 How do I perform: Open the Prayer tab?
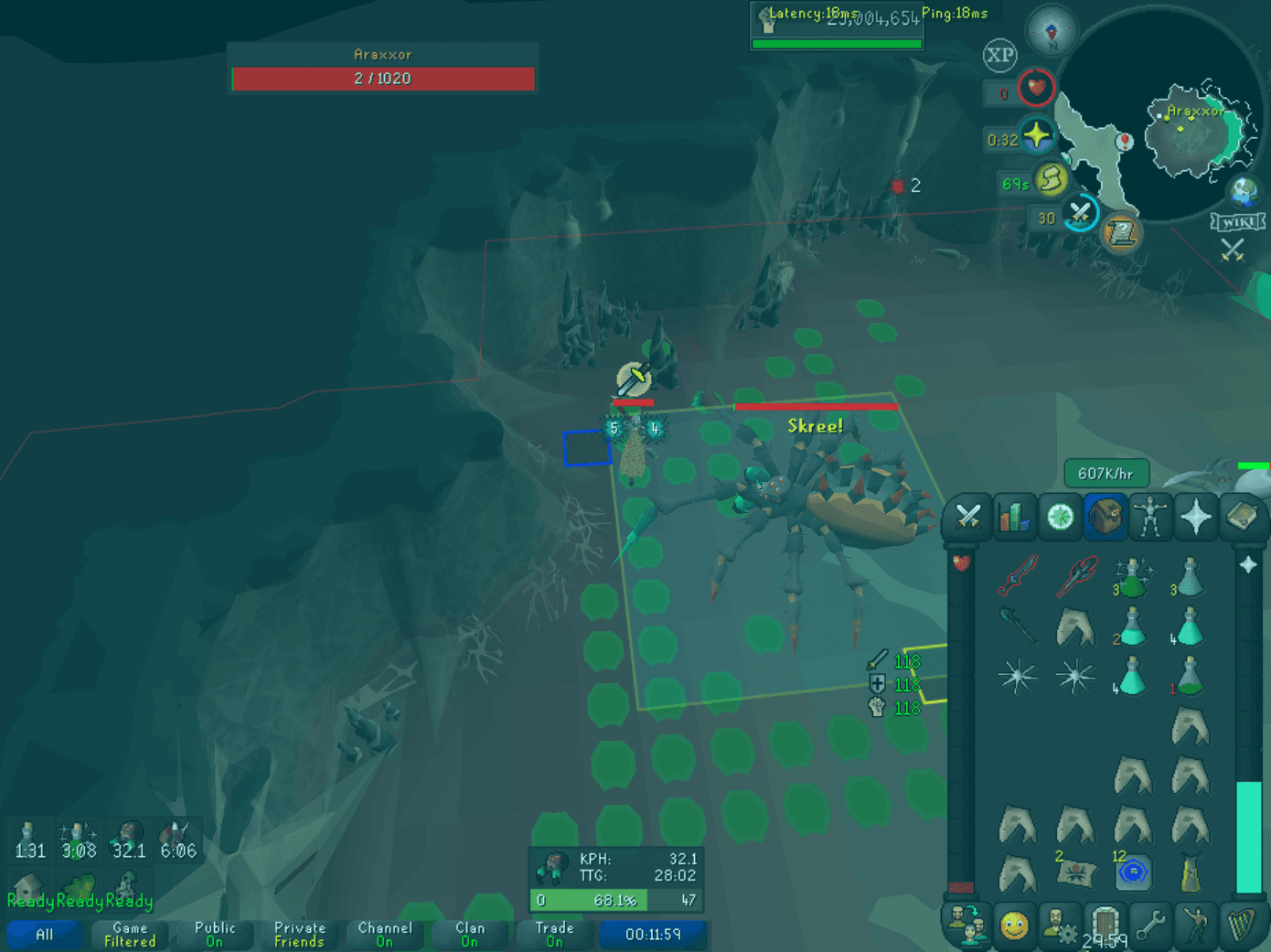[1197, 518]
